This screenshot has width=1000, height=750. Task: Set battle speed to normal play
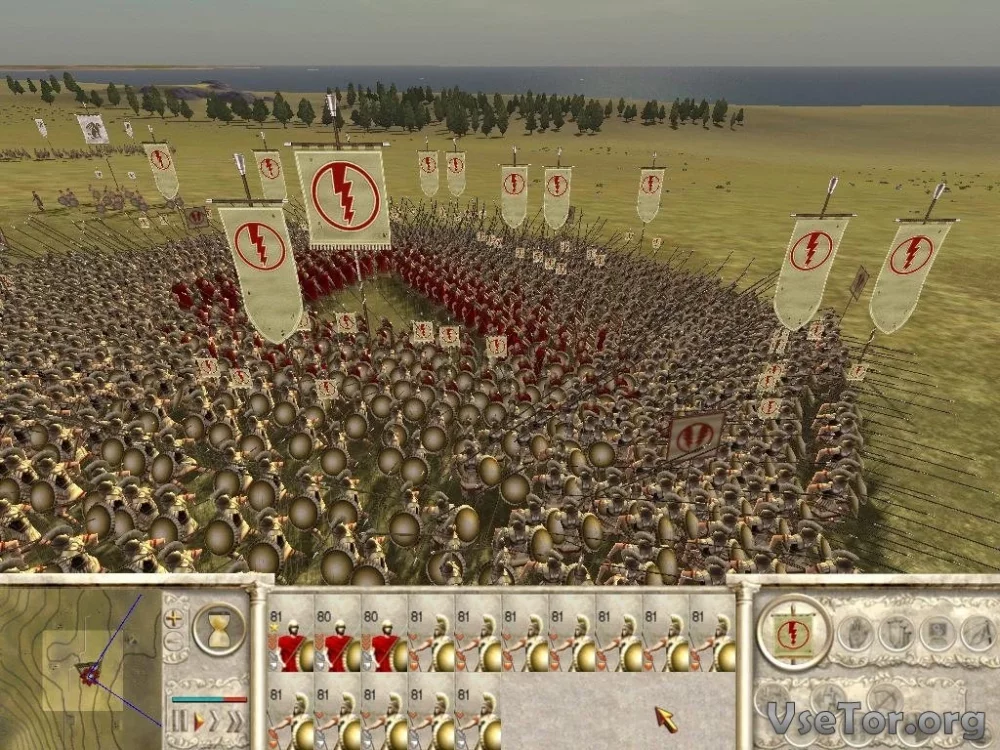(198, 720)
